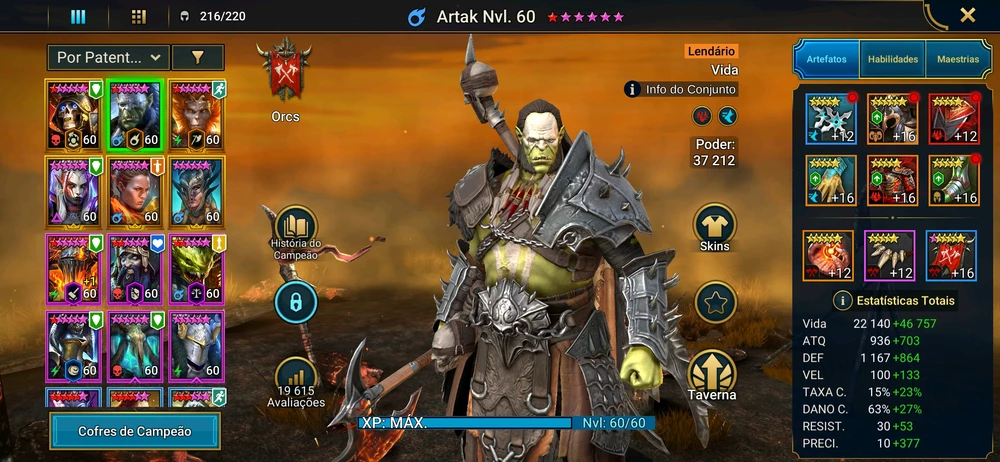Image resolution: width=1000 pixels, height=462 pixels.
Task: Read the História do Campeão
Action: tap(295, 232)
